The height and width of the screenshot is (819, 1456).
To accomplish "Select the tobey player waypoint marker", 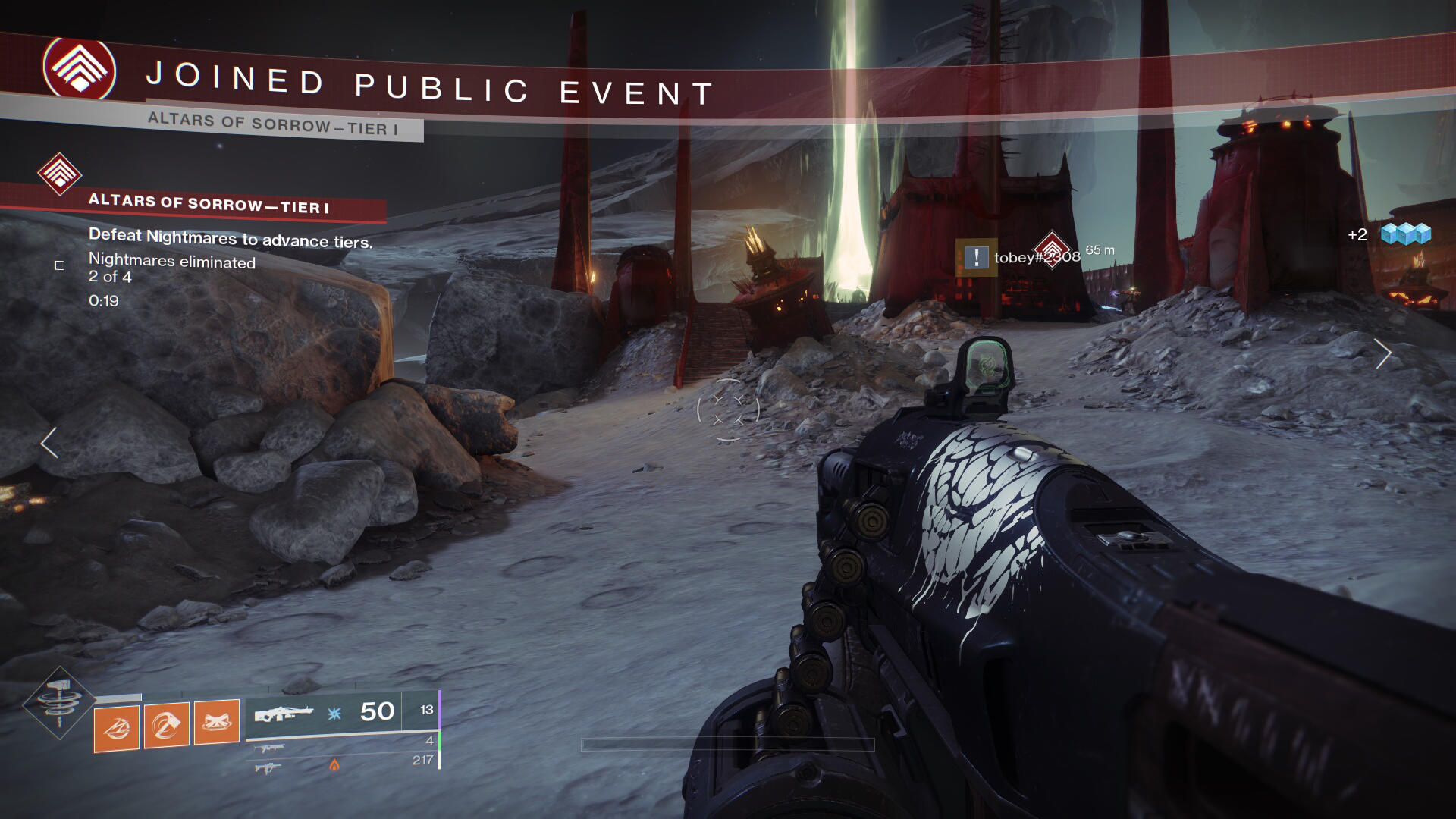I will point(1052,249).
